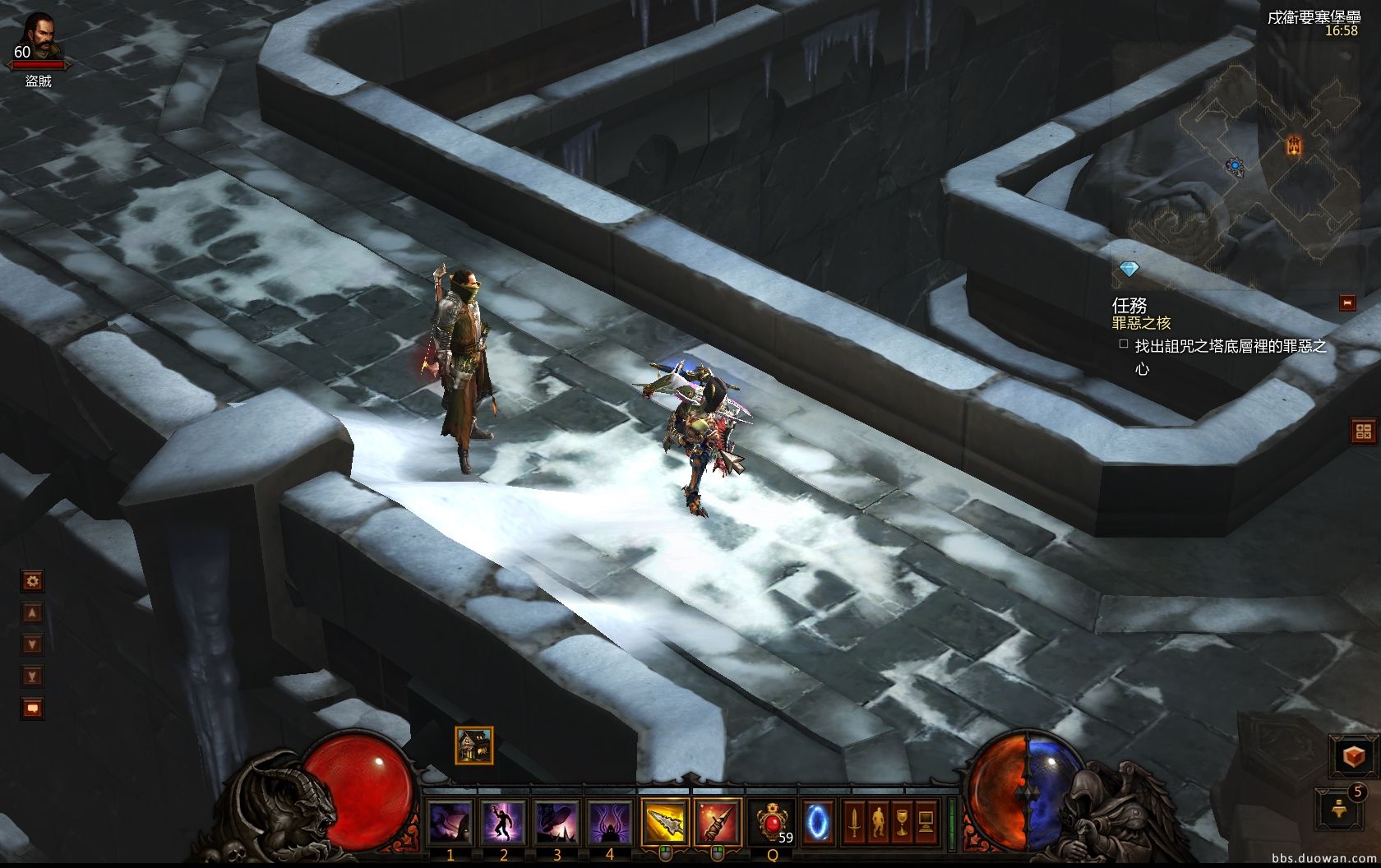
Task: Activate the blue Town Portal icon
Action: (x=818, y=821)
